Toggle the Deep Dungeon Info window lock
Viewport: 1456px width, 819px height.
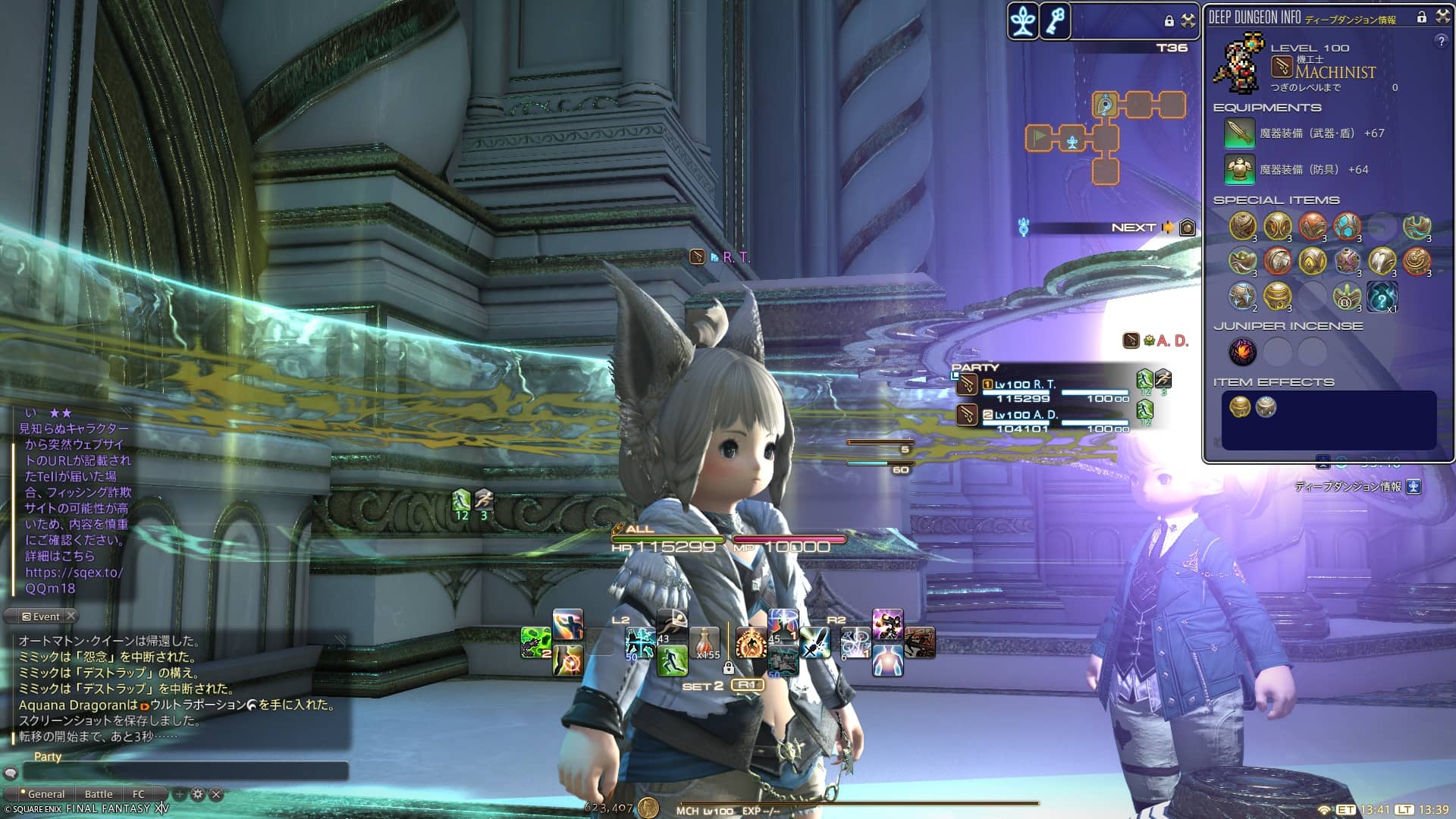[x=1422, y=17]
